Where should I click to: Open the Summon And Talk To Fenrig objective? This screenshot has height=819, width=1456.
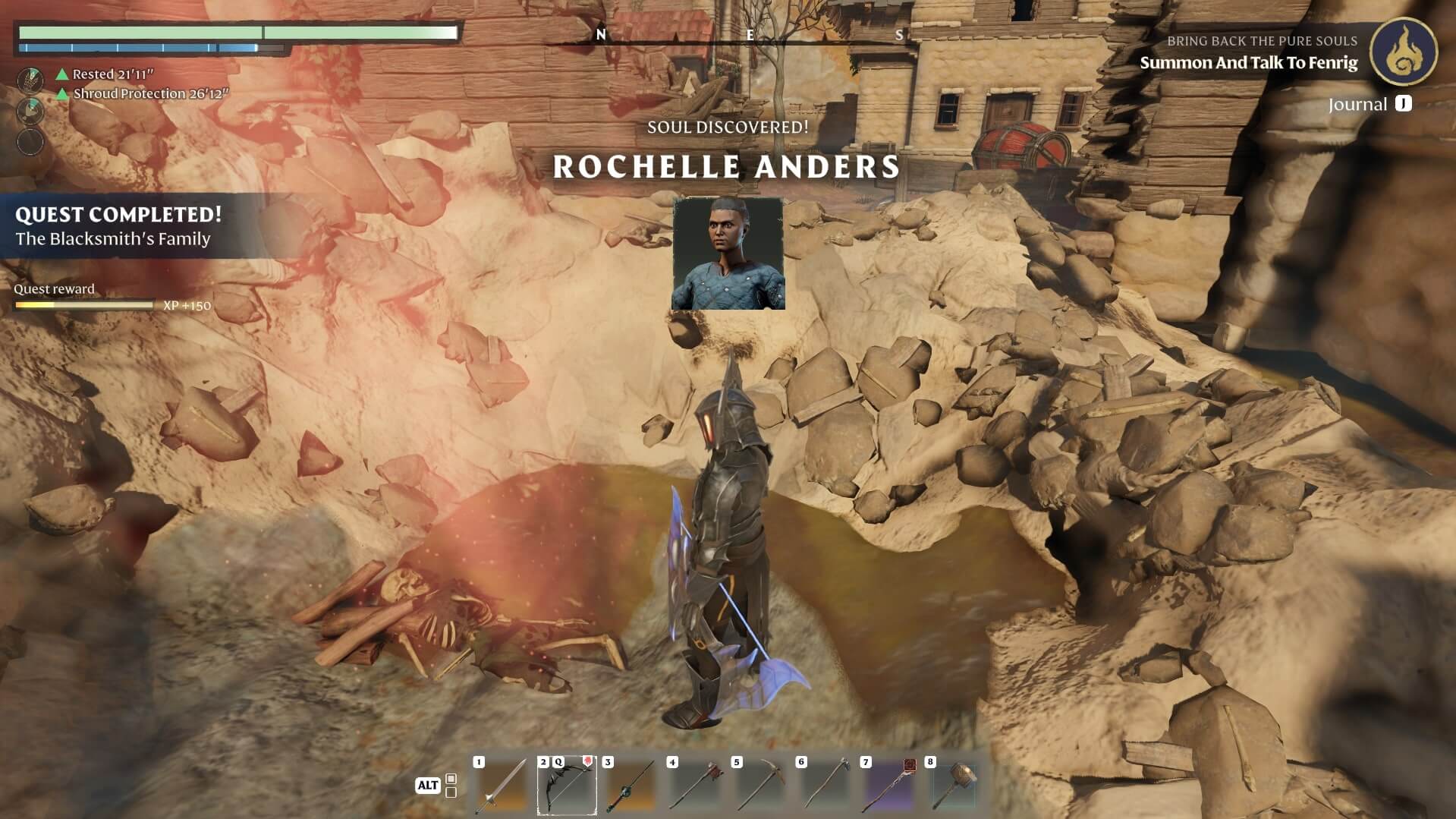[1248, 63]
